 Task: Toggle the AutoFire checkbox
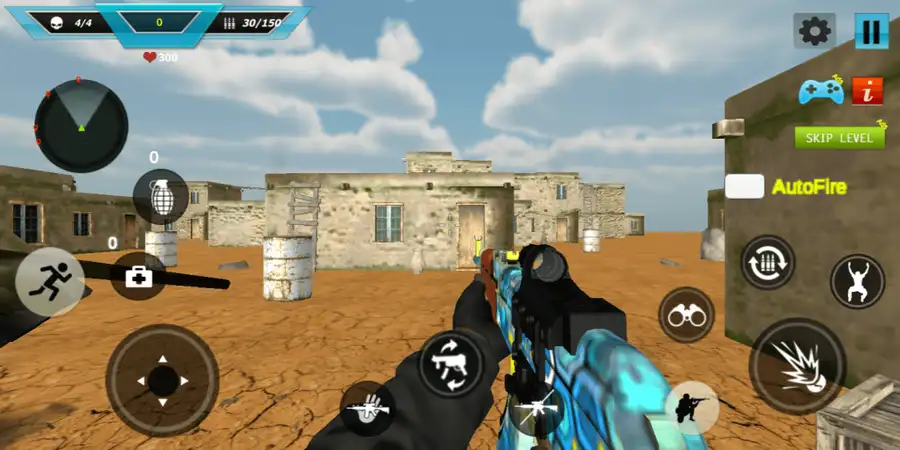[x=744, y=186]
